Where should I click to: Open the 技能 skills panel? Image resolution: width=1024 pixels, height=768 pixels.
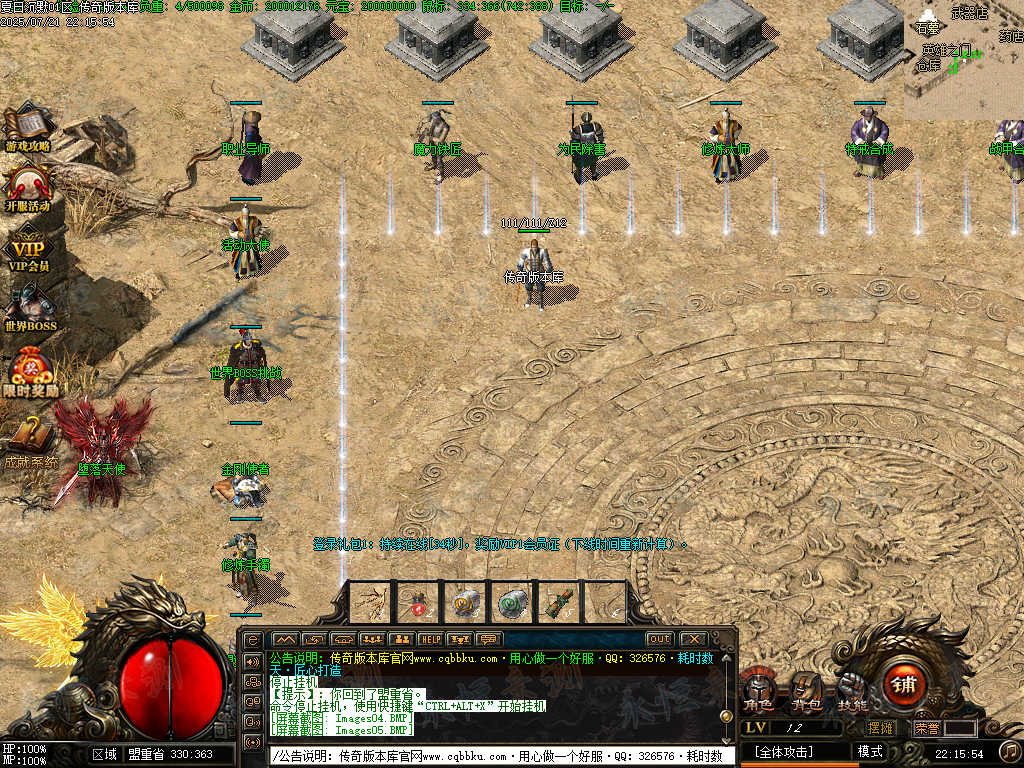pyautogui.click(x=852, y=690)
